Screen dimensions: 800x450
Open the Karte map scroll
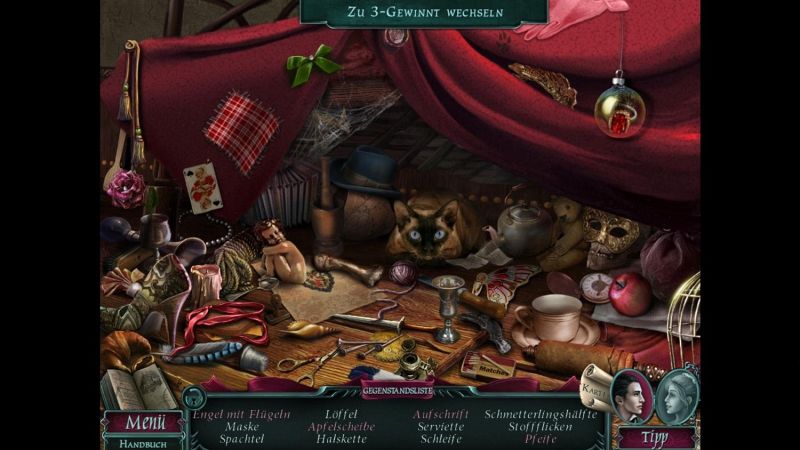[x=593, y=385]
